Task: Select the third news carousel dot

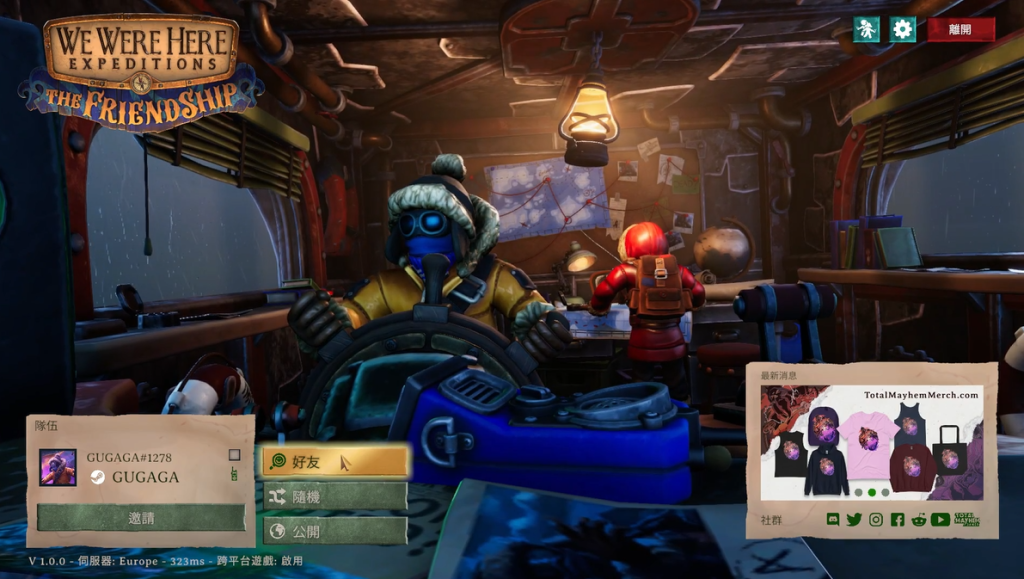Action: tap(885, 492)
